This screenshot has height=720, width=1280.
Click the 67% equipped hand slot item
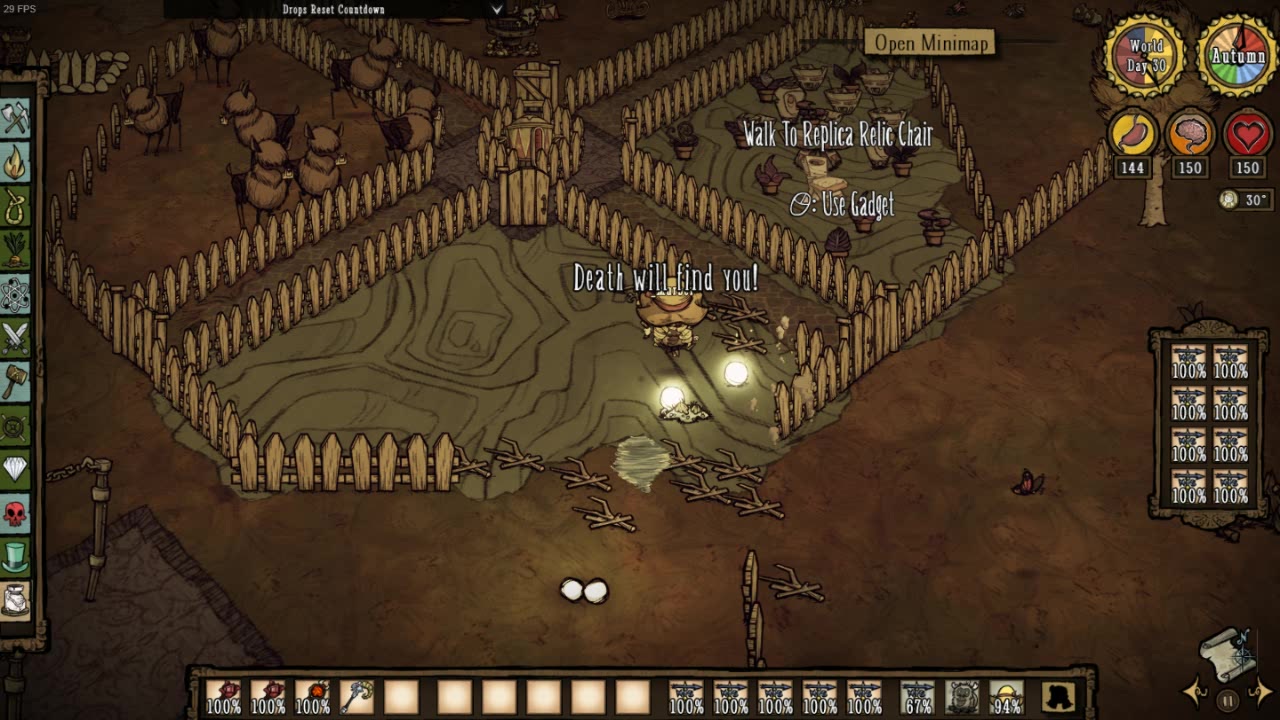pos(917,697)
